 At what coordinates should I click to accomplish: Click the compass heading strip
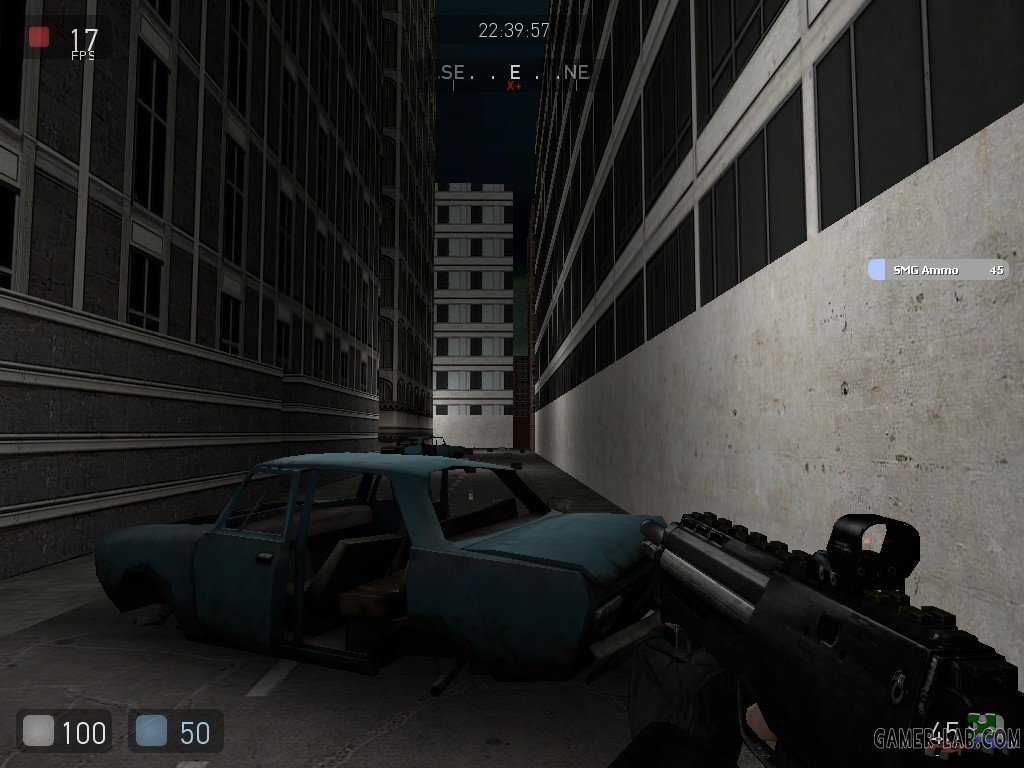pos(515,73)
